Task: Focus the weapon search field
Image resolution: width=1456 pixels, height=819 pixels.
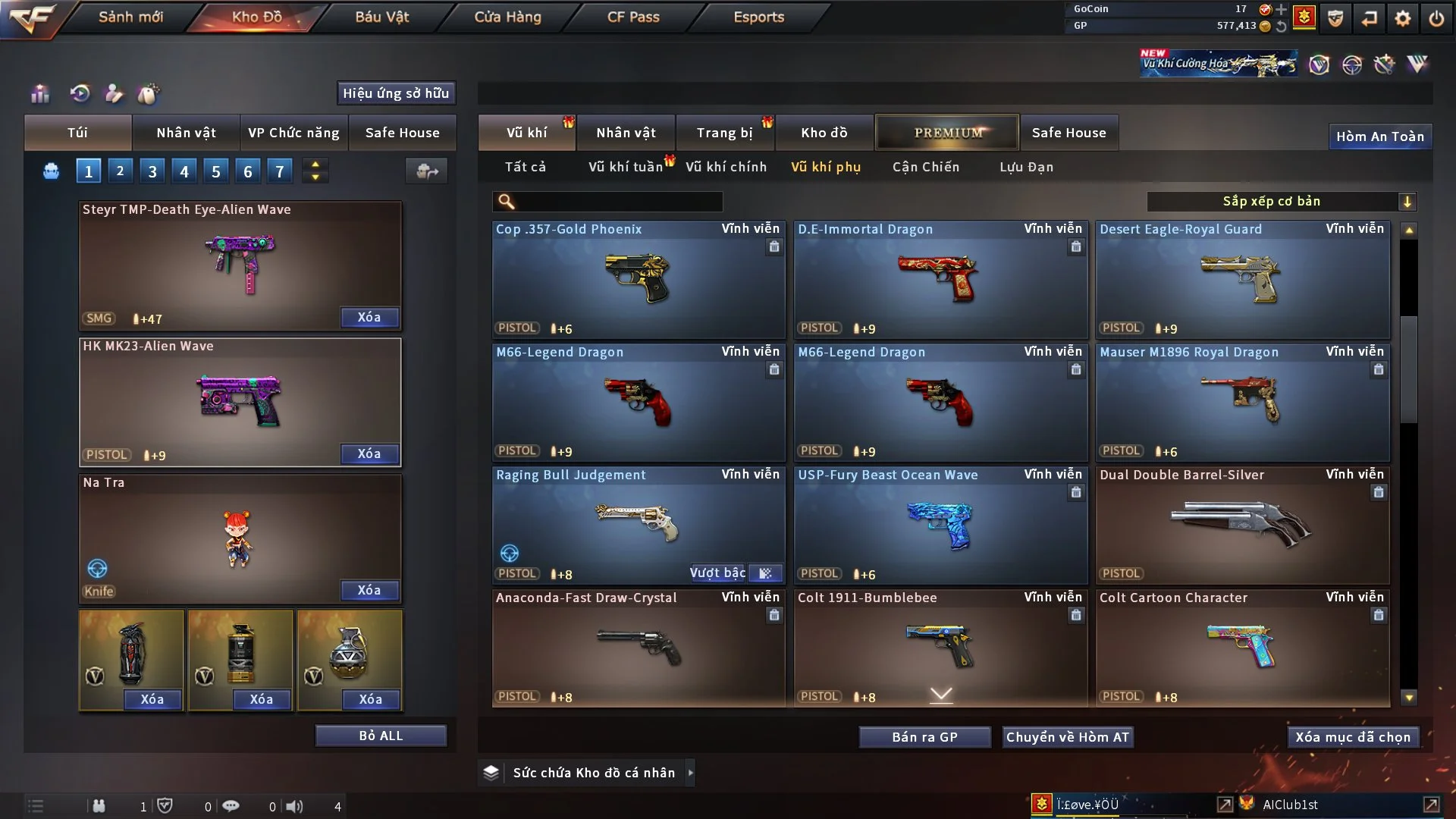Action: pos(618,202)
